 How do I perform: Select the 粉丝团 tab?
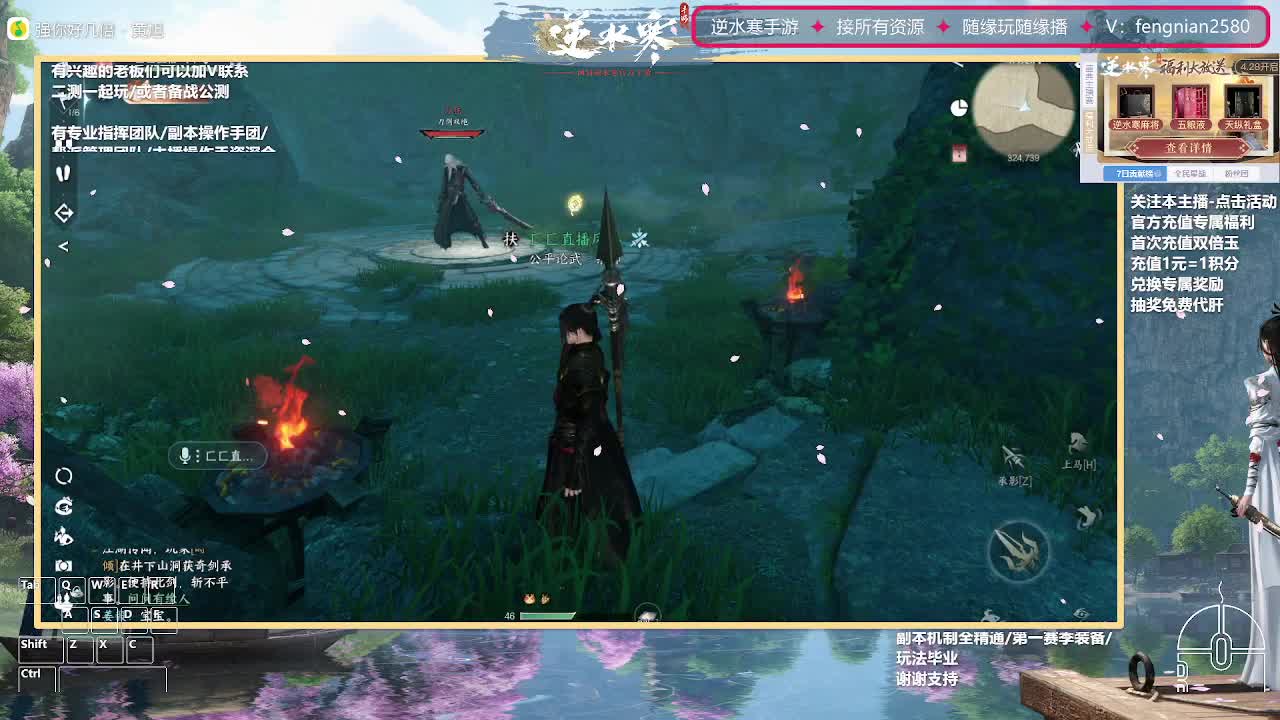[1238, 173]
